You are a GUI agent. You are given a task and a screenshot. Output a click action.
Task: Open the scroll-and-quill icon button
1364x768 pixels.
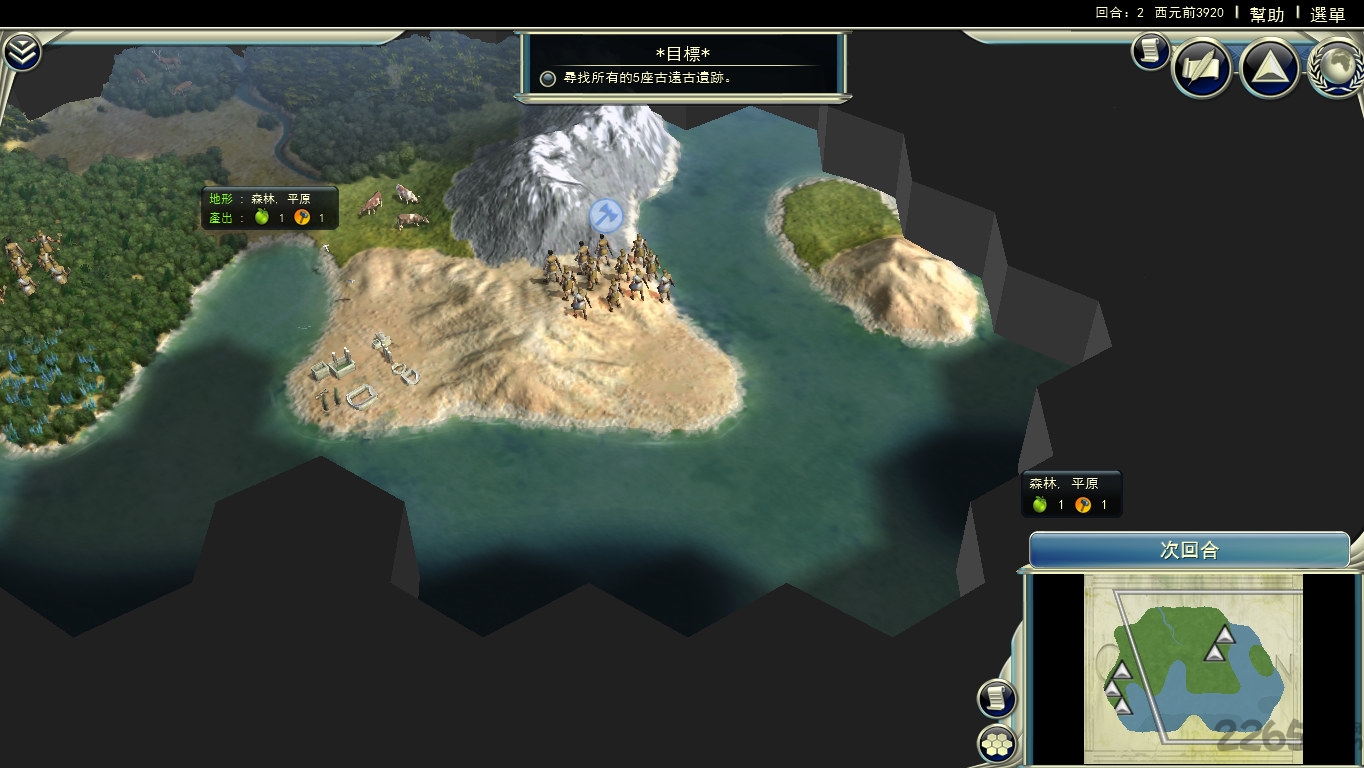click(1201, 68)
